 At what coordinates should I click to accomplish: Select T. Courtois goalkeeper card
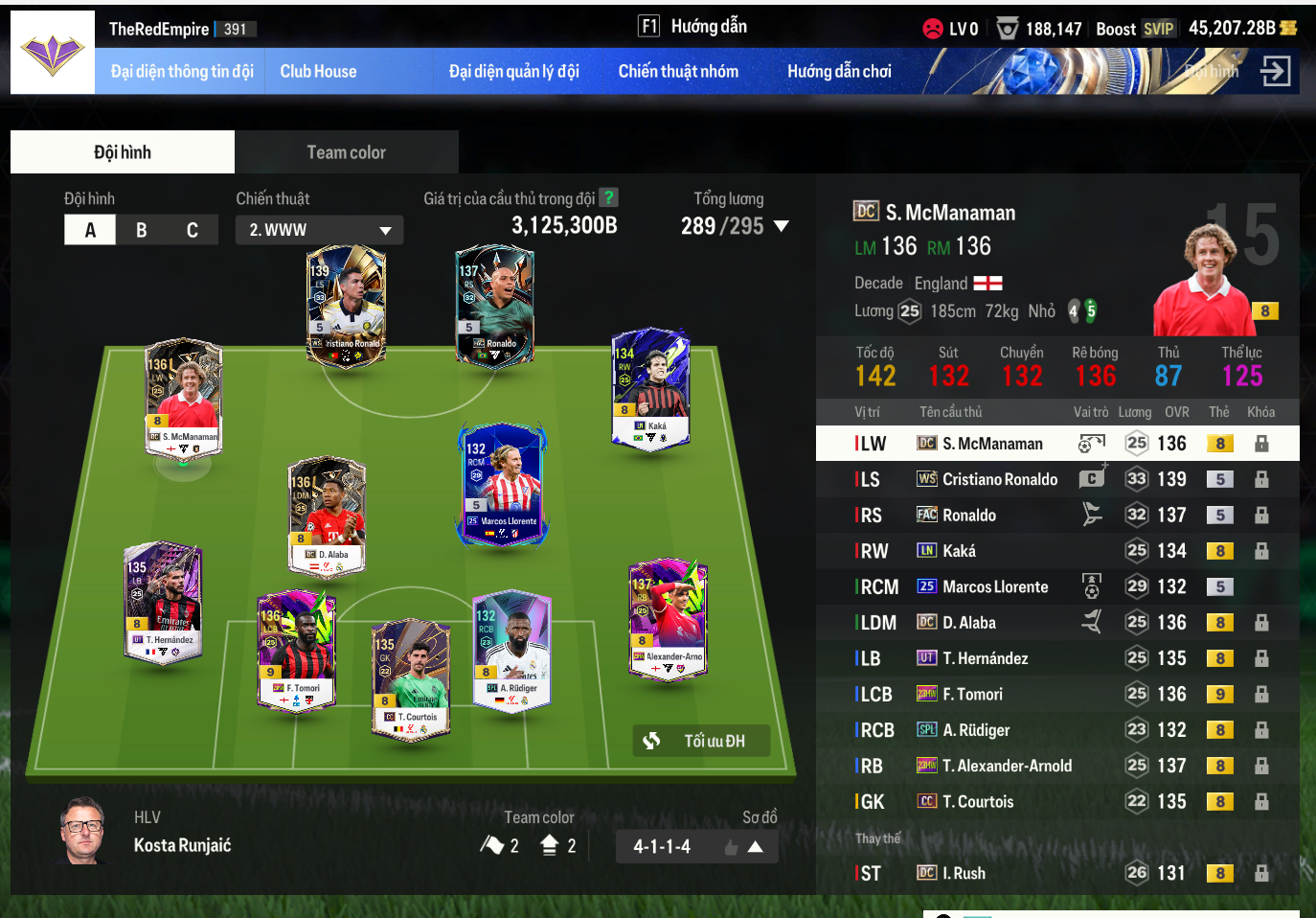pos(410,678)
